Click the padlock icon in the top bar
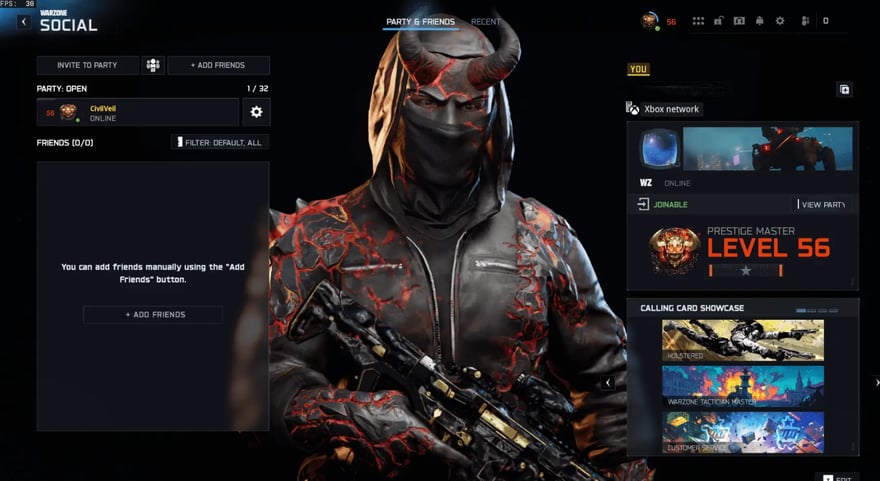 pyautogui.click(x=718, y=21)
